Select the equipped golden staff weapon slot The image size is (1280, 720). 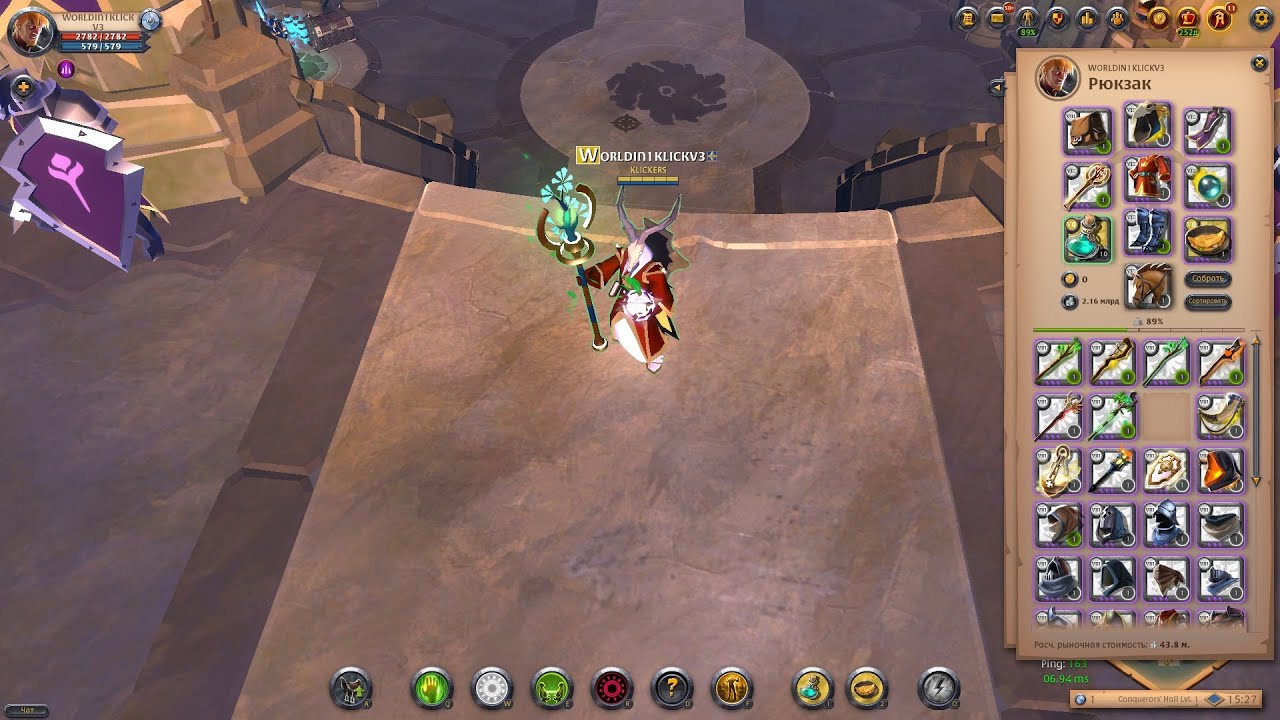(1087, 184)
